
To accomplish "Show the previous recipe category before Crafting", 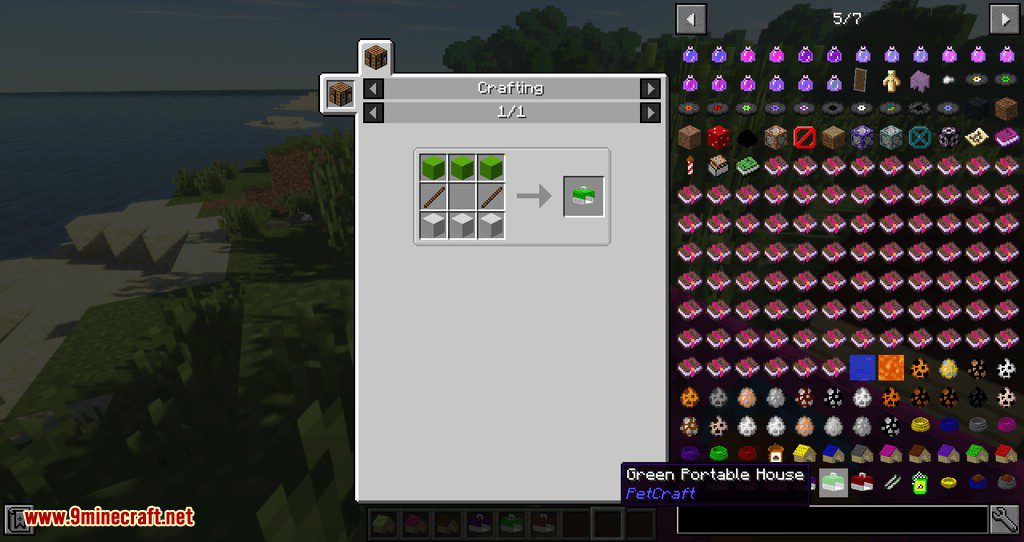I will coord(372,89).
